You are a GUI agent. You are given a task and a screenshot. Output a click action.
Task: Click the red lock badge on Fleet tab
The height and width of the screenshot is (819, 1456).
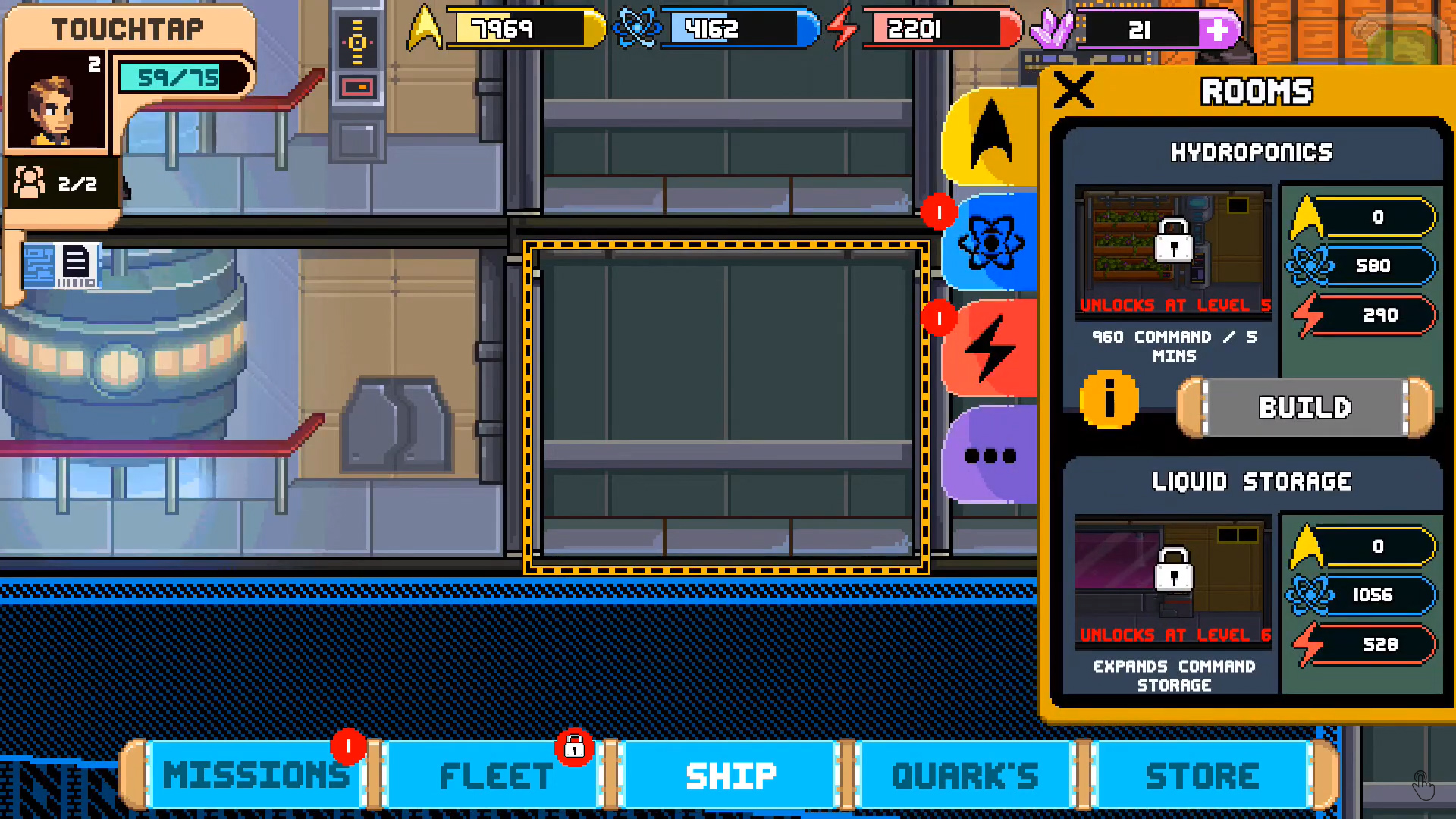click(574, 748)
